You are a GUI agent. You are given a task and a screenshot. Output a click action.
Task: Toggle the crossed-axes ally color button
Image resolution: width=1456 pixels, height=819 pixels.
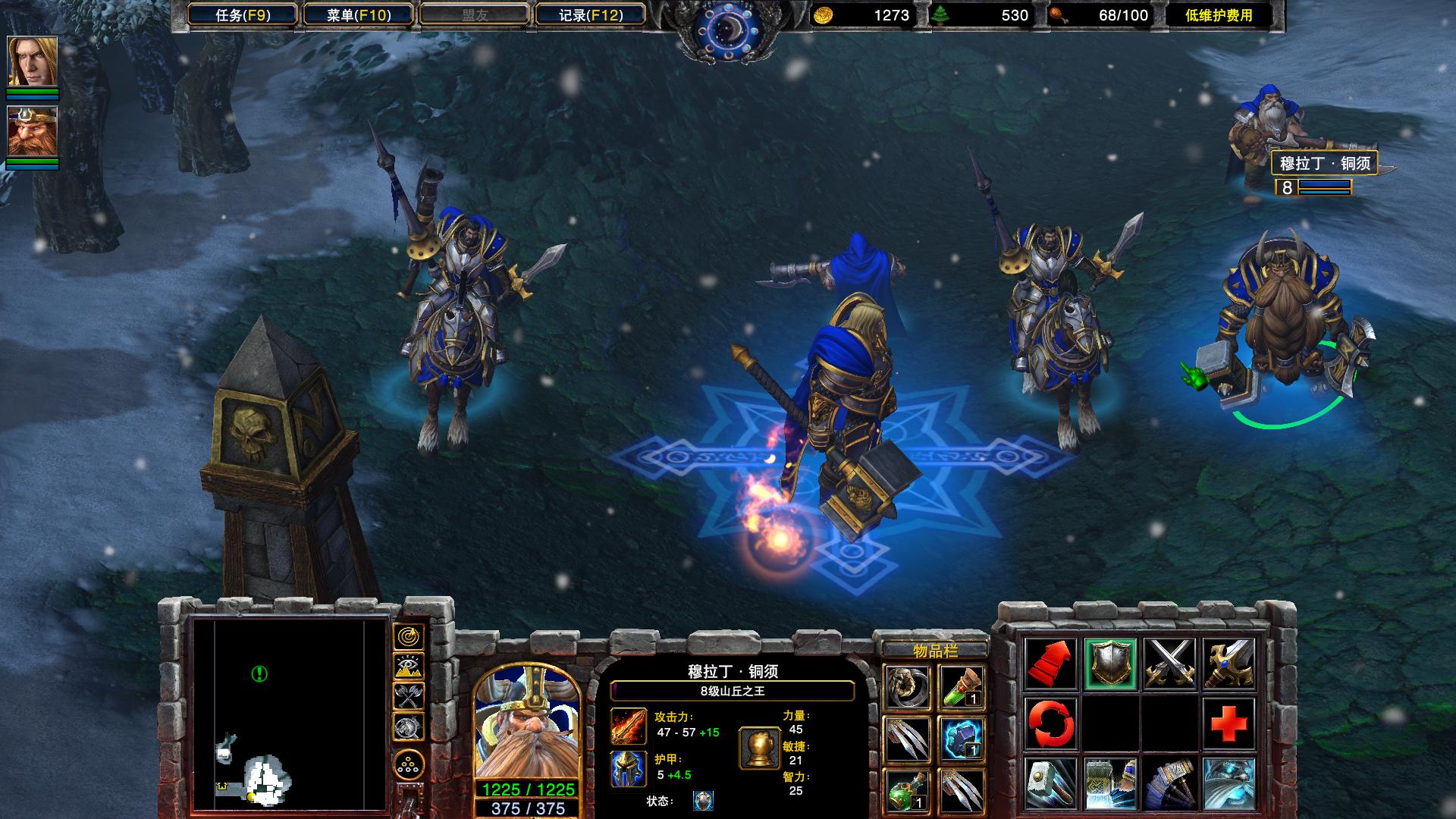click(x=409, y=696)
